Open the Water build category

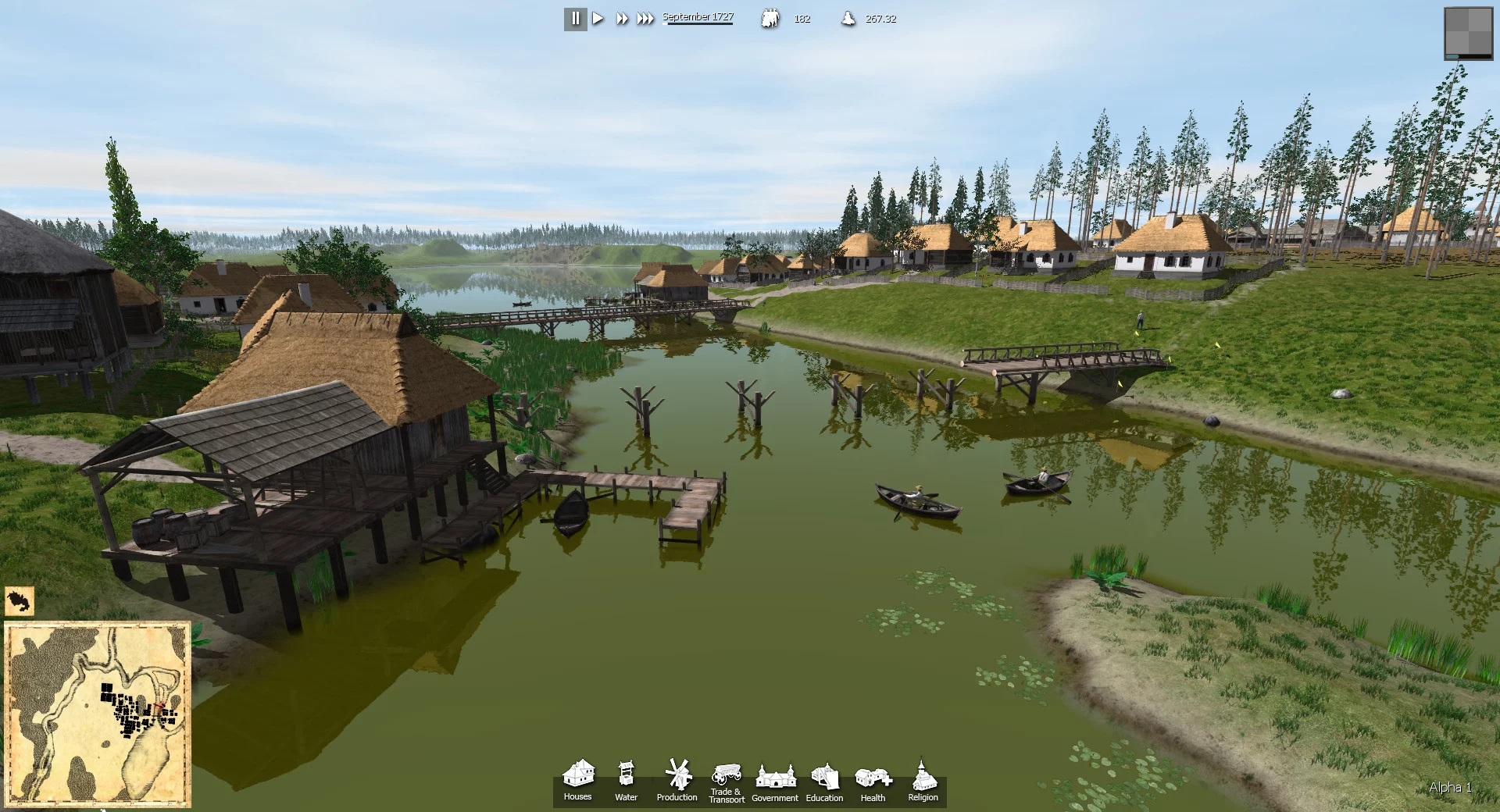point(626,780)
